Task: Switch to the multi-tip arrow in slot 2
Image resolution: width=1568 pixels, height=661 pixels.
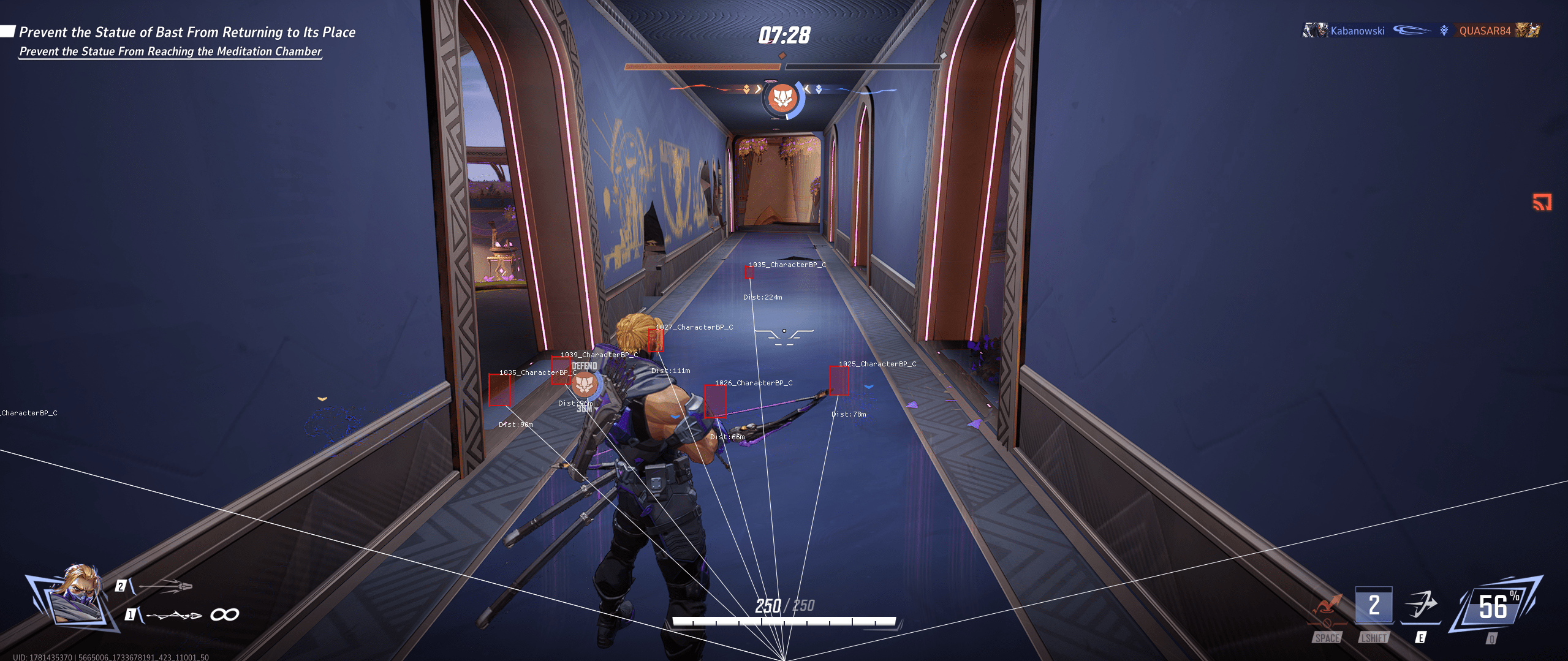Action: [x=165, y=586]
